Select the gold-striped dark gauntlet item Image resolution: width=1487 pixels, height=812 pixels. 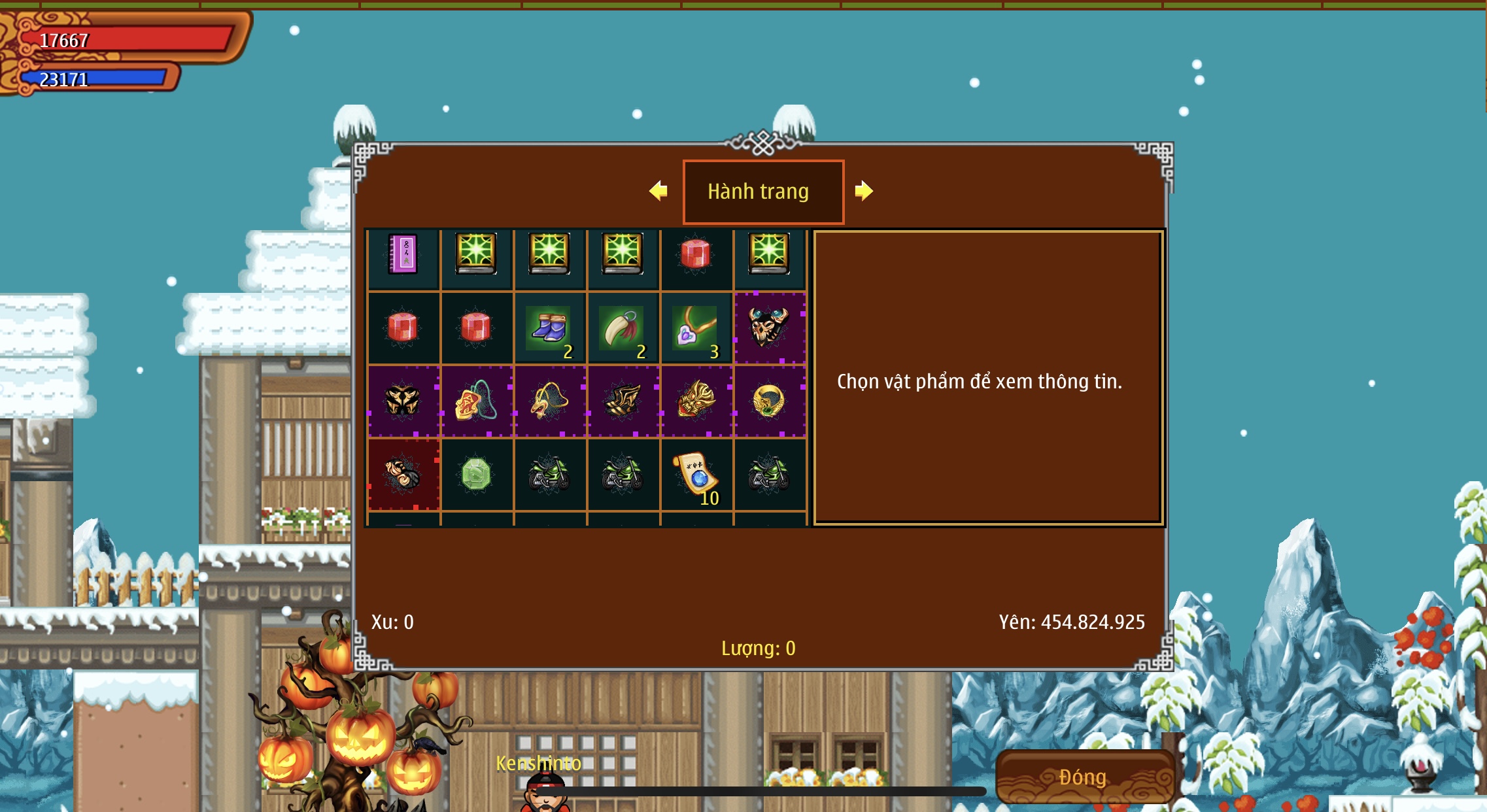[x=623, y=401]
